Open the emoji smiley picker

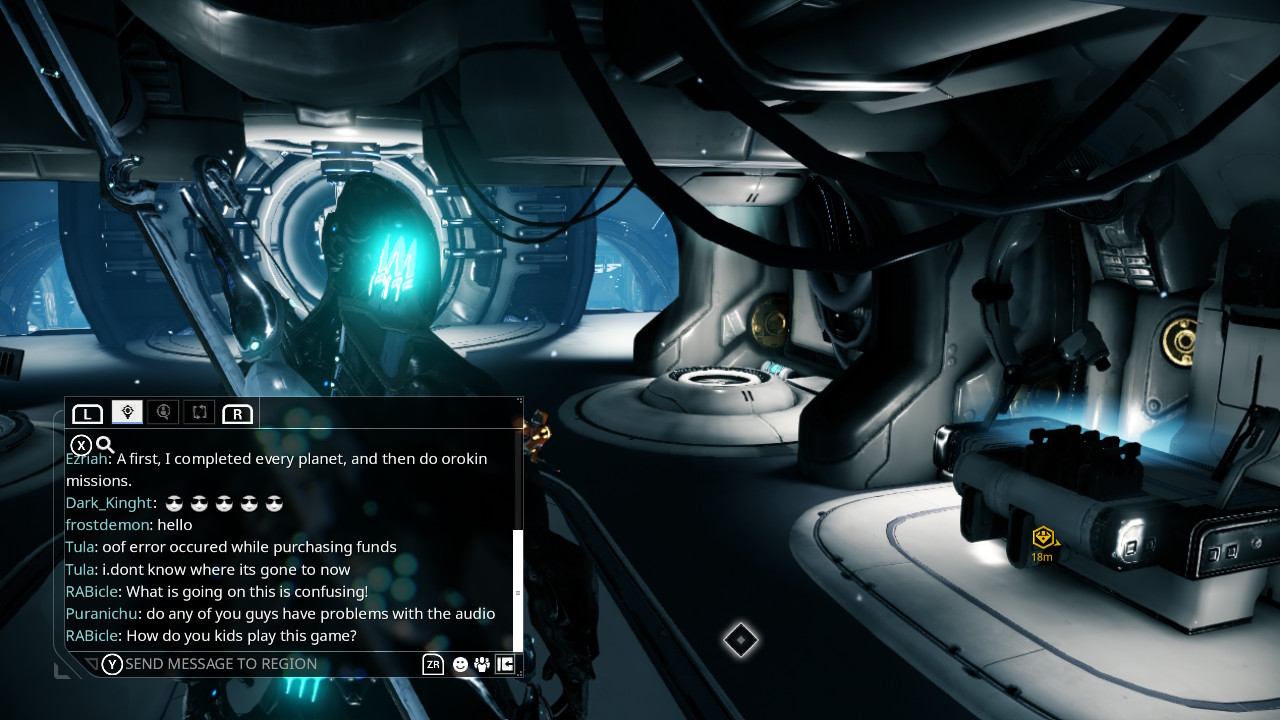click(460, 664)
